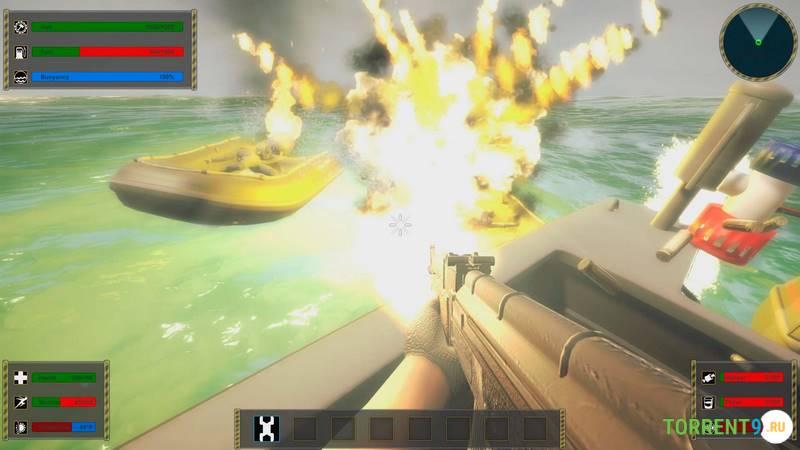This screenshot has height=450, width=800.
Task: Click the thirst water glass icon
Action: [707, 402]
